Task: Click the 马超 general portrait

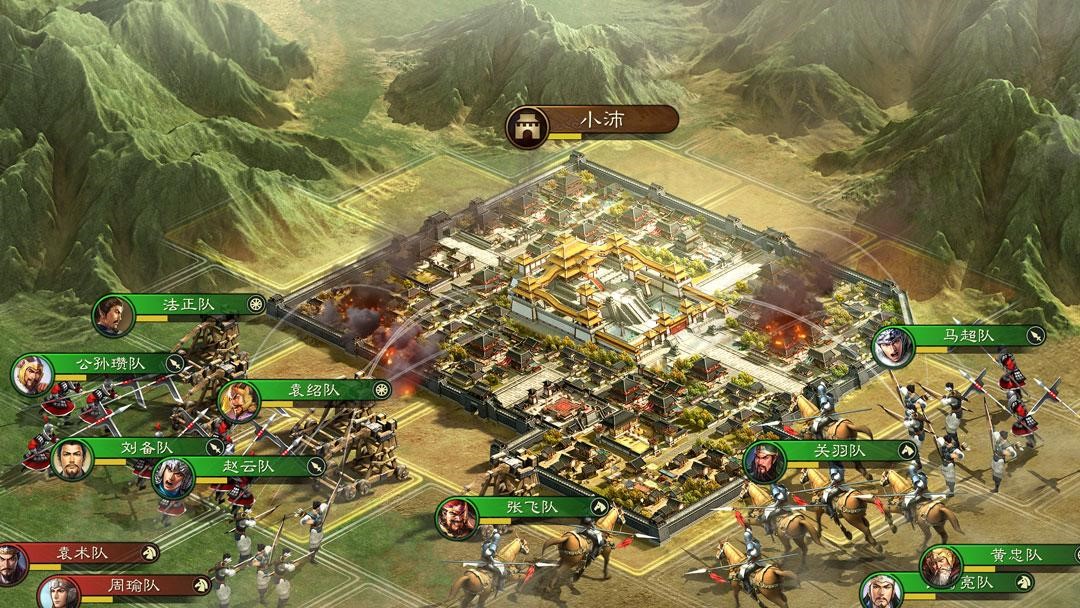Action: [891, 347]
